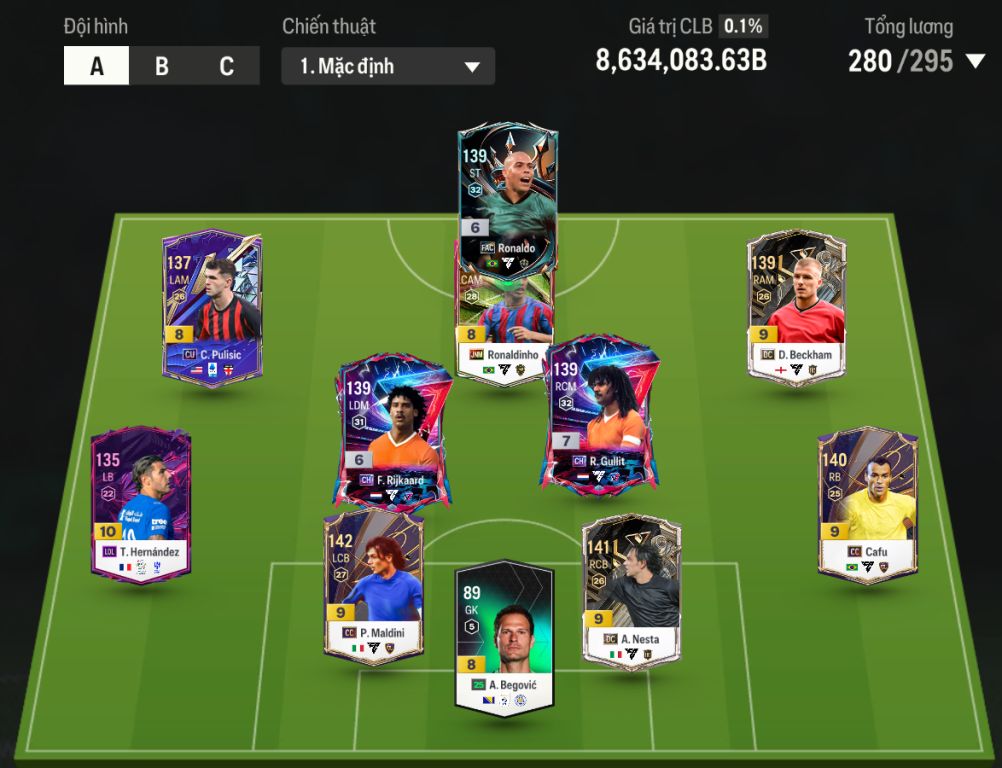
Task: Expand the total salary arrow
Action: [x=976, y=62]
